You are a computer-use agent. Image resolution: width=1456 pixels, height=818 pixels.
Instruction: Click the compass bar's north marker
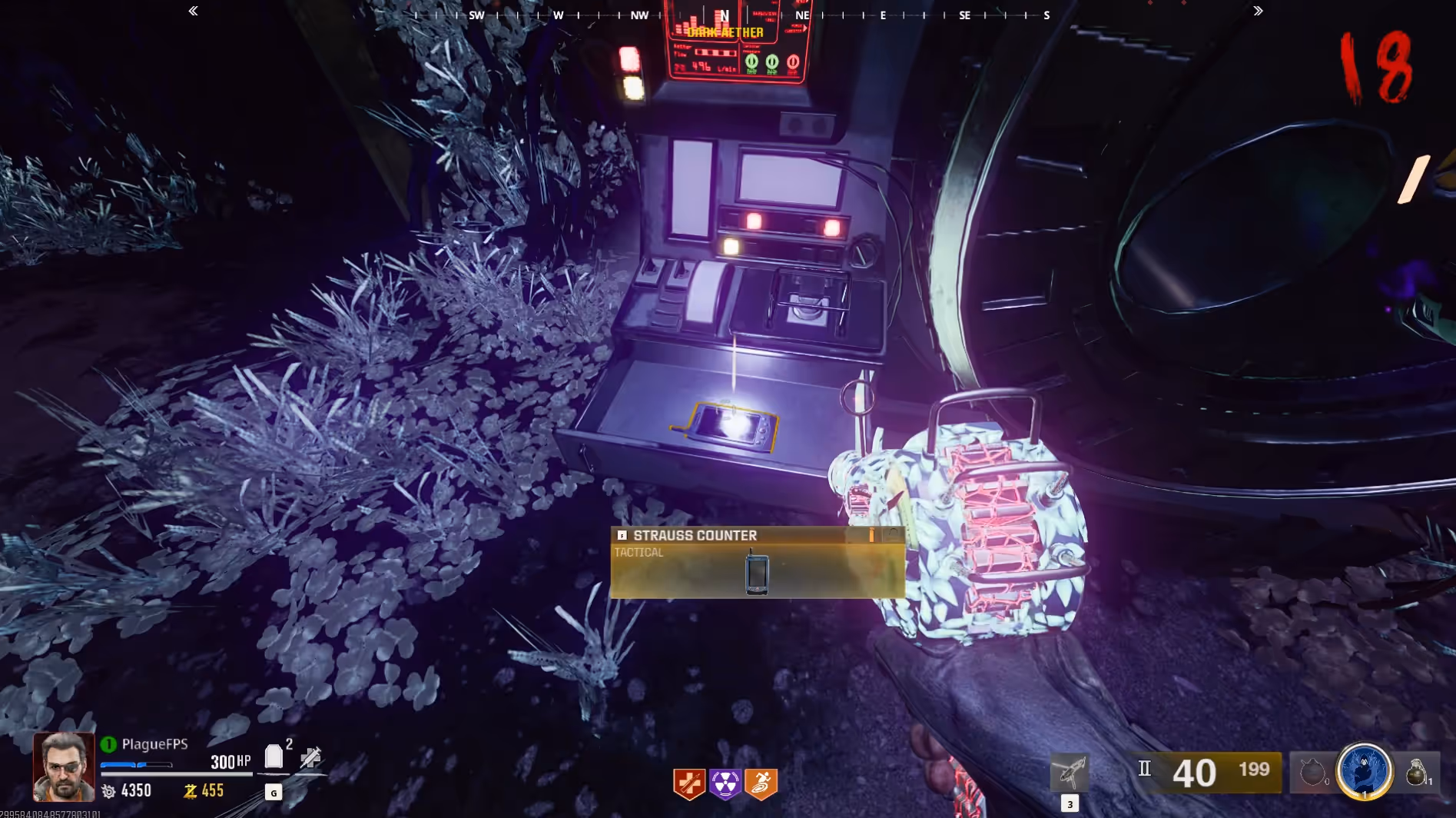point(724,15)
